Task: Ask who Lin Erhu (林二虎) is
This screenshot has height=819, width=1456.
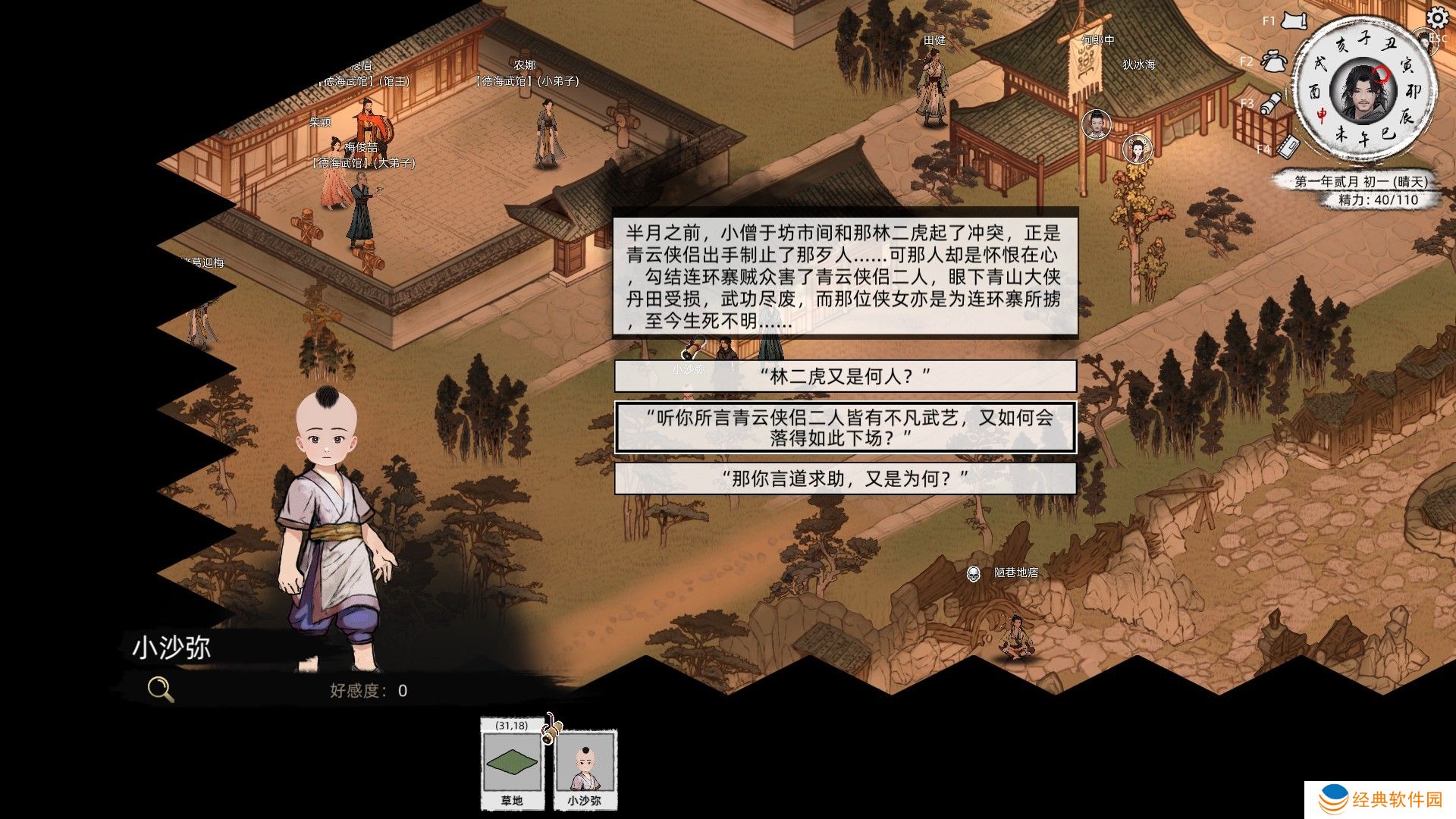Action: point(845,376)
